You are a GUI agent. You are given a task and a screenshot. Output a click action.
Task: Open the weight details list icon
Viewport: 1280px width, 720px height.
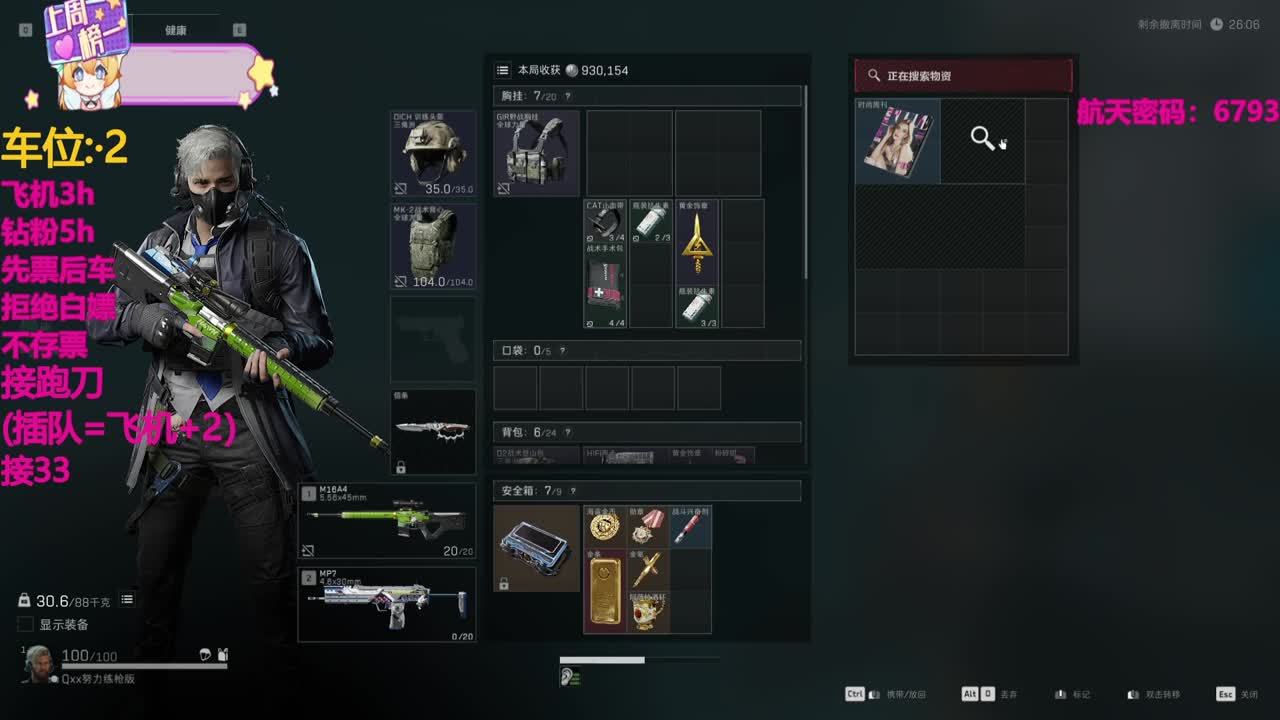[x=127, y=600]
